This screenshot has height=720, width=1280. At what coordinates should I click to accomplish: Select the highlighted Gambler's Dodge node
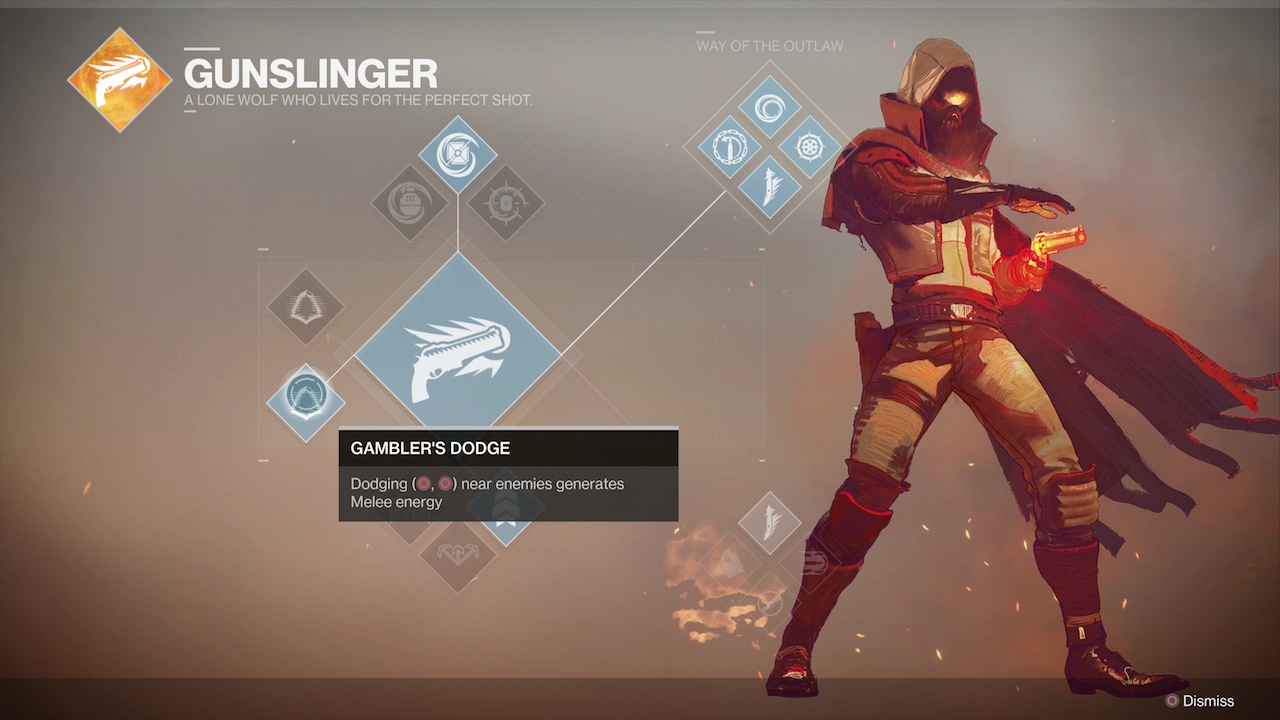tap(305, 401)
